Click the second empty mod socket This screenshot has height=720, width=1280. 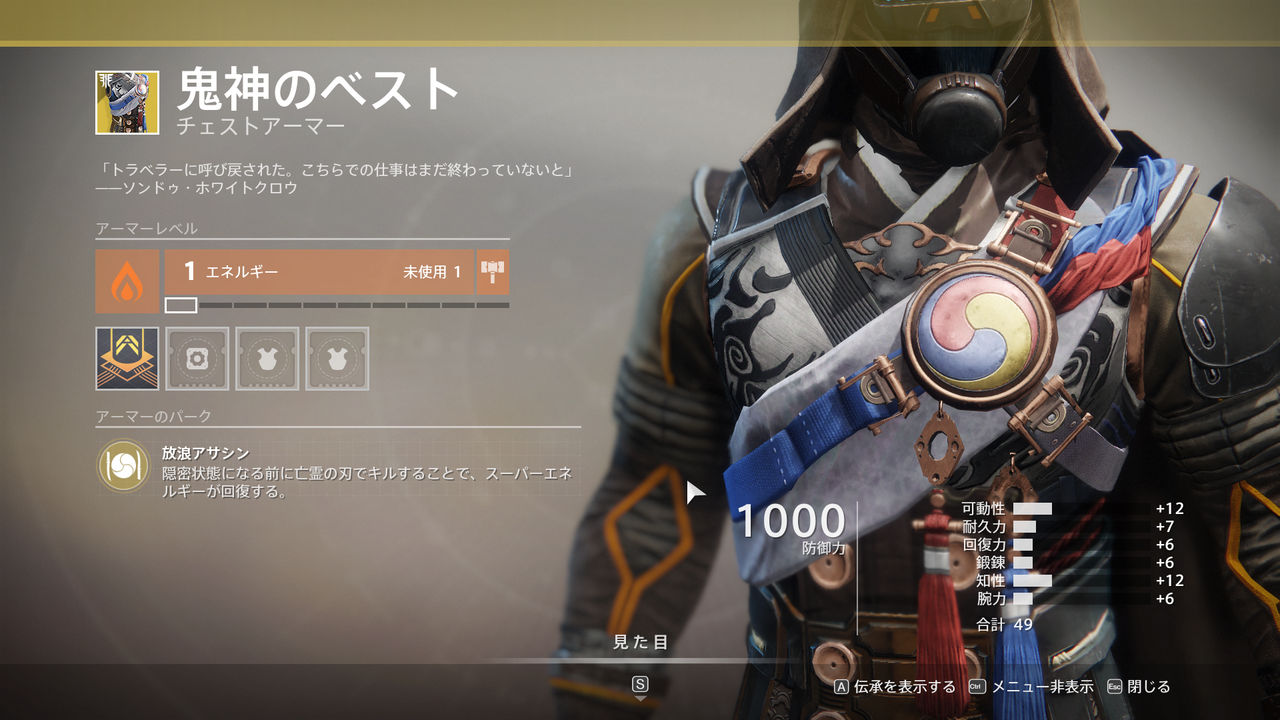click(x=266, y=357)
